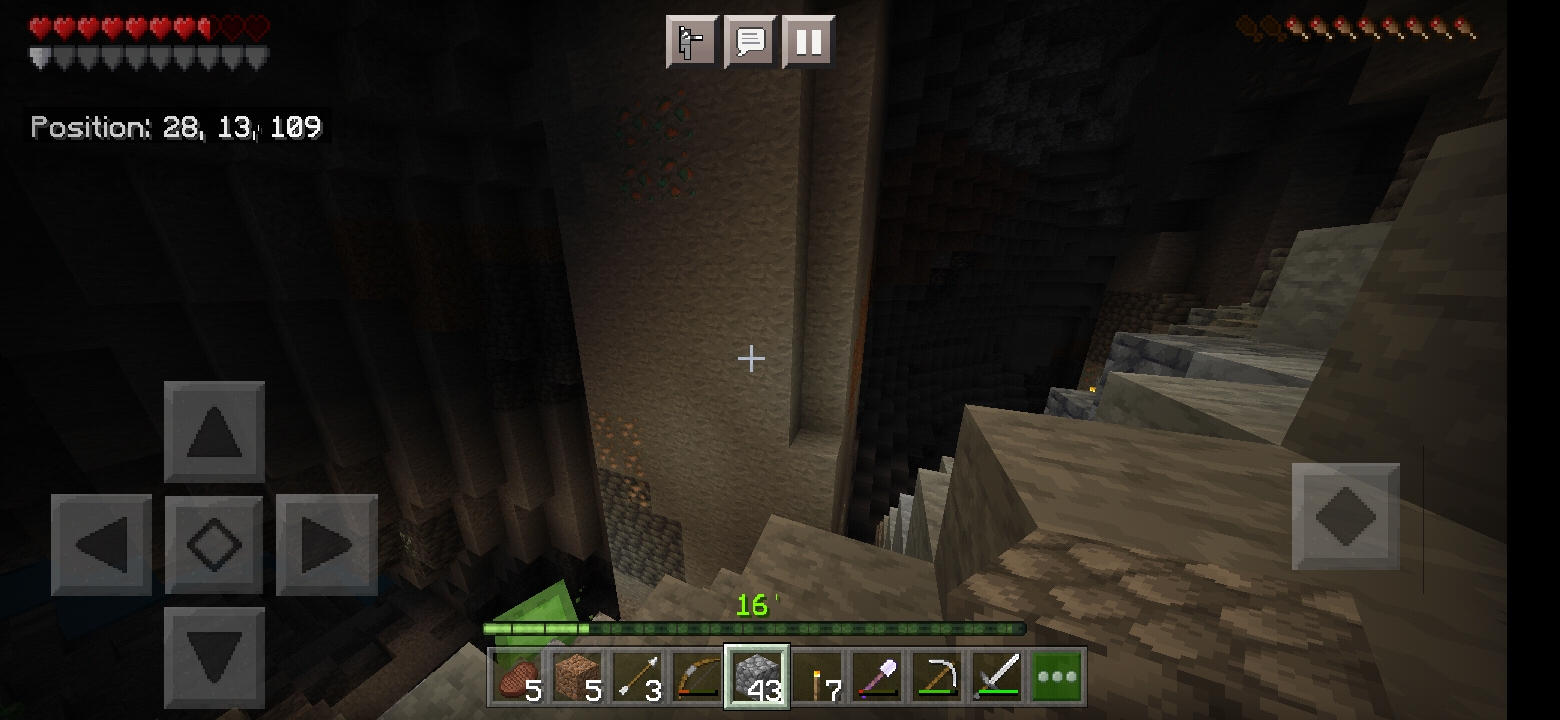Image resolution: width=1560 pixels, height=720 pixels.
Task: Tap the jump button
Action: tap(1345, 516)
